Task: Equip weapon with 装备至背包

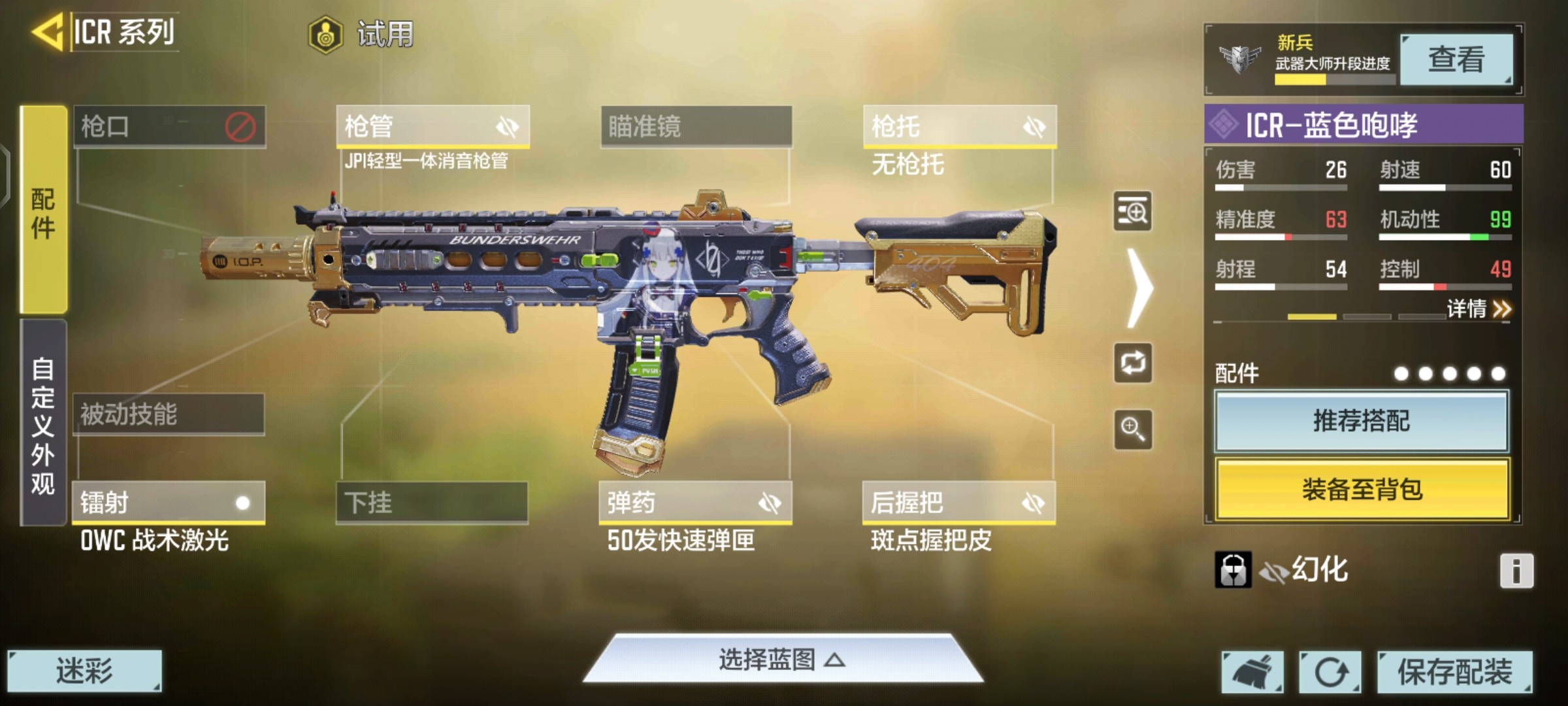Action: (x=1362, y=489)
